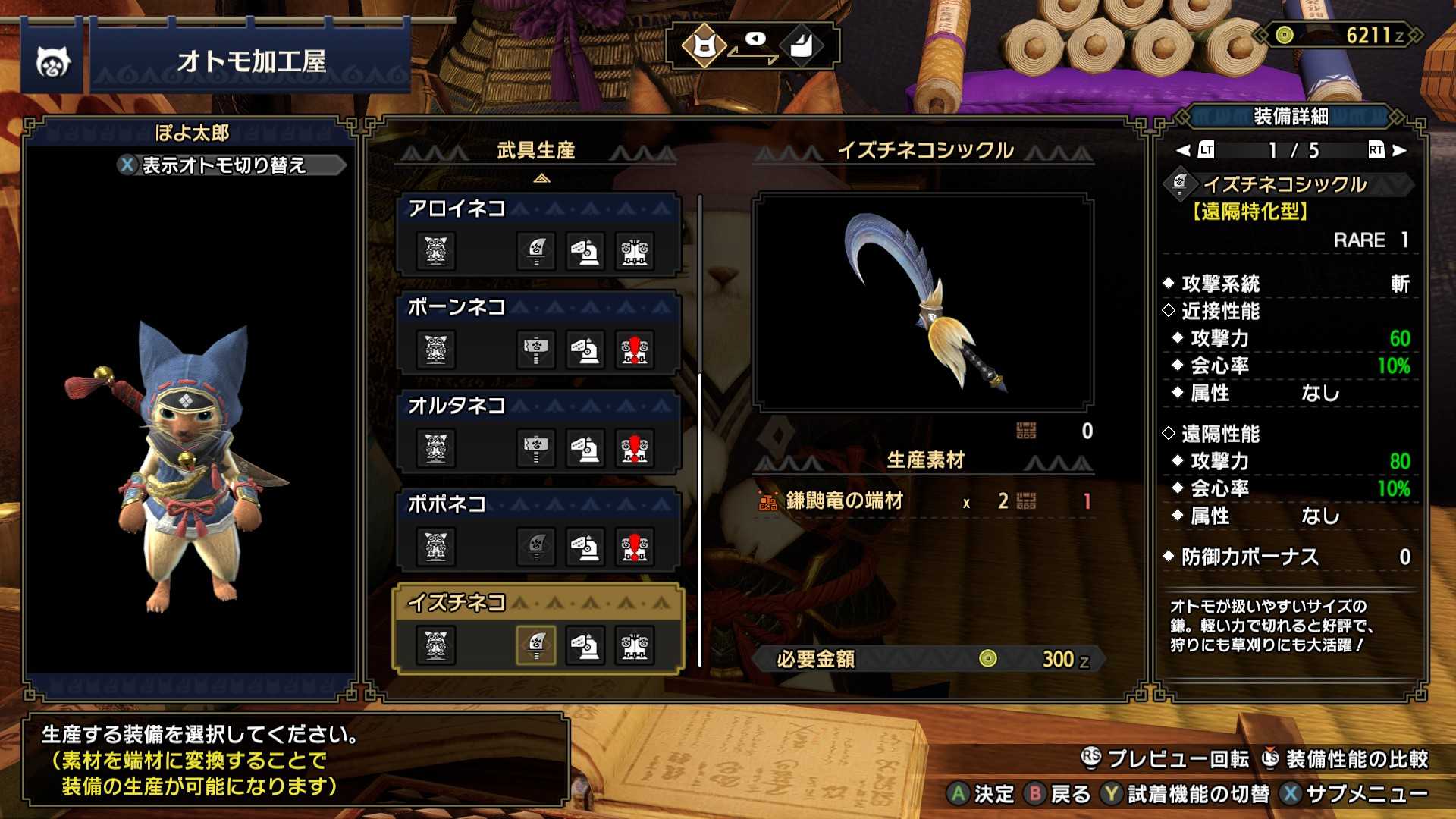Pick the ボーンネコ hammer weapon icon

536,350
